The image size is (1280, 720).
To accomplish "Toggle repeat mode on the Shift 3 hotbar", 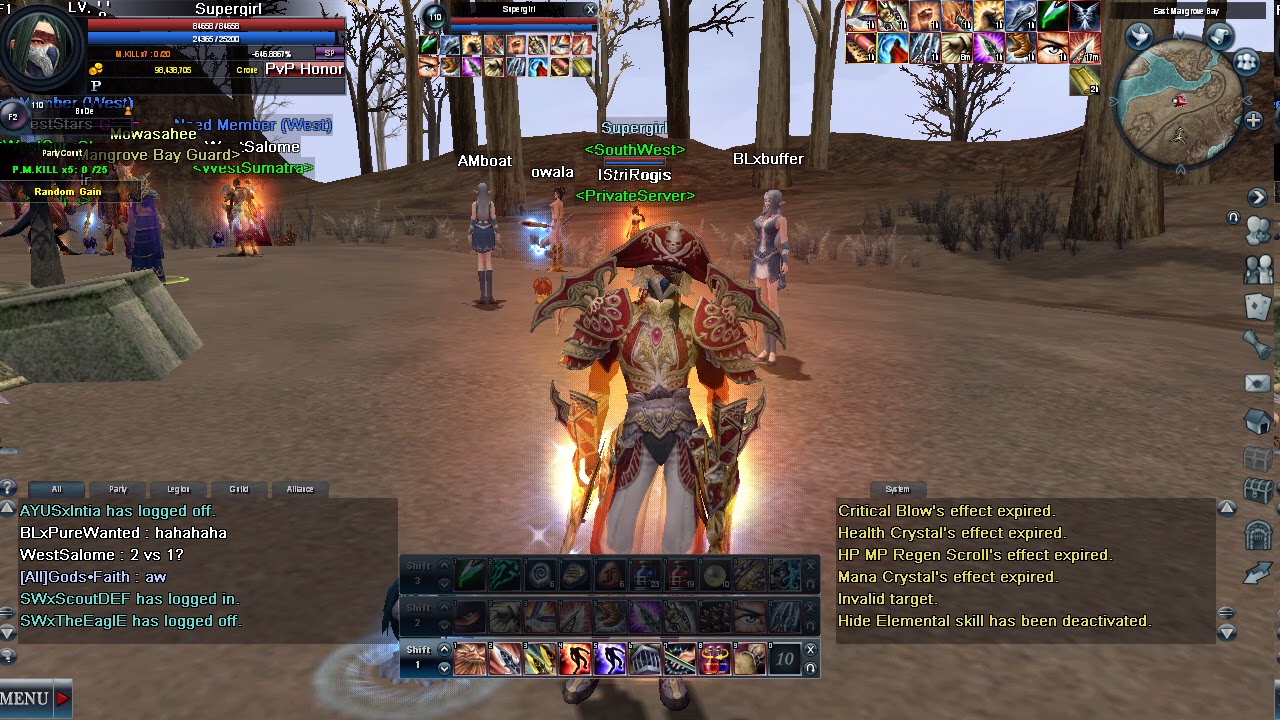I will (810, 584).
